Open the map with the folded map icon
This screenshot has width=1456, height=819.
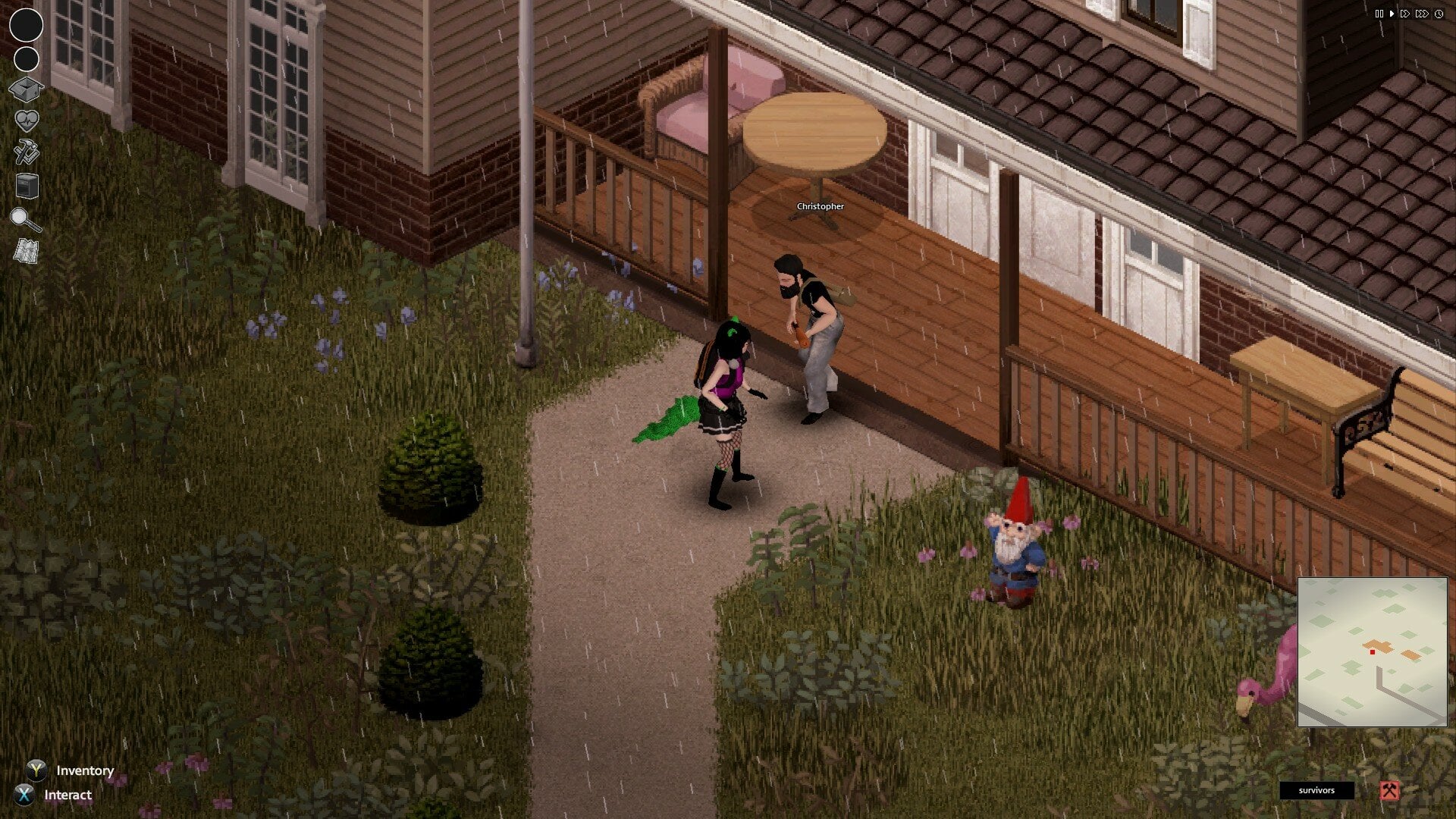tap(25, 250)
